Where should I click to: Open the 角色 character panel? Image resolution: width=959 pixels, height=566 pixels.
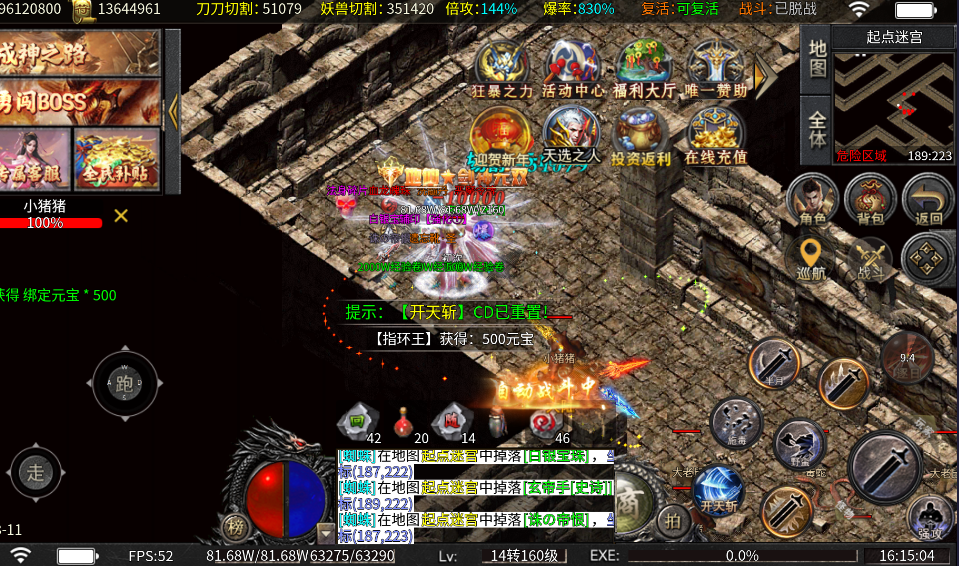(812, 200)
